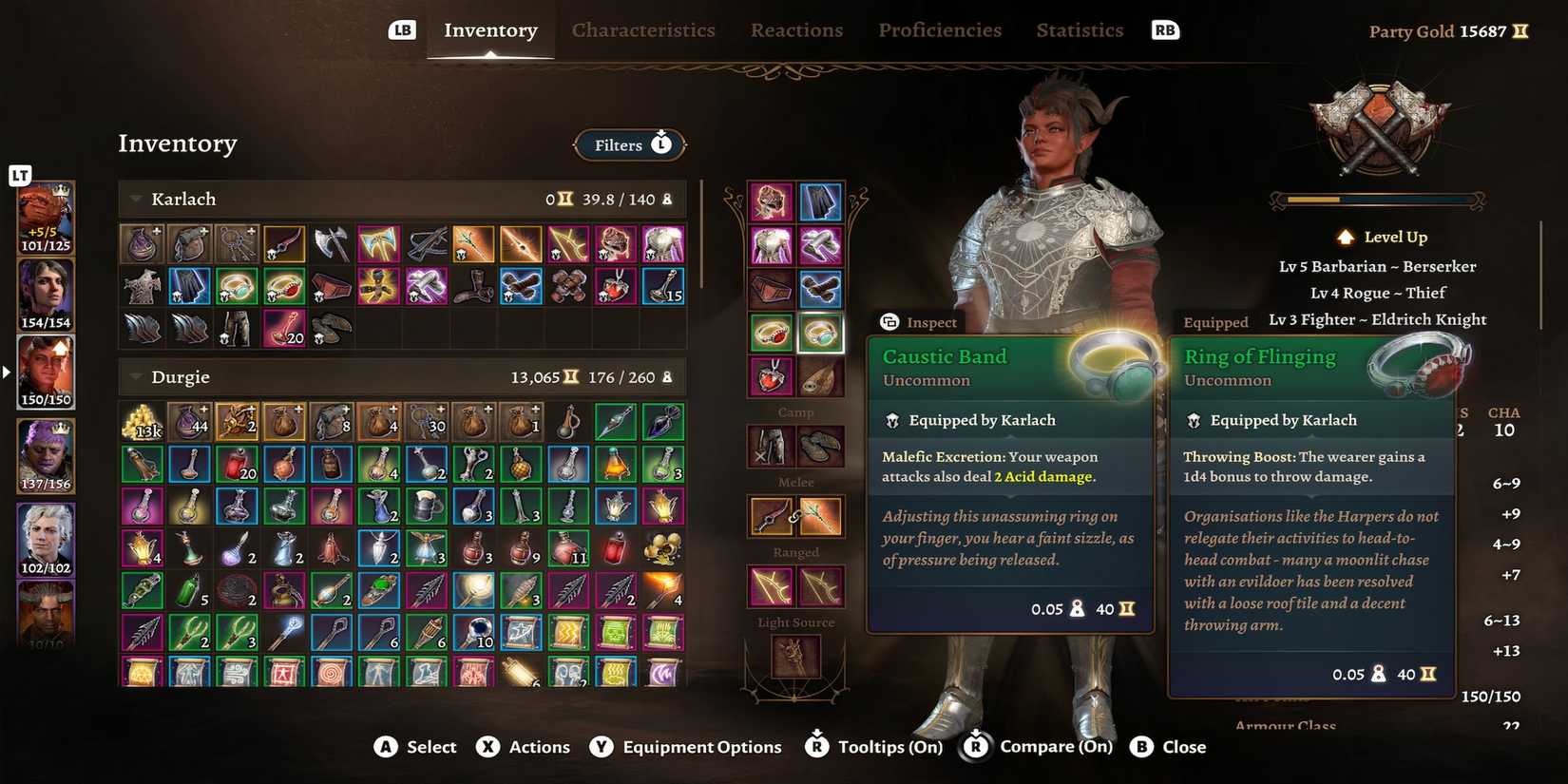Viewport: 1568px width, 784px height.
Task: Open the light source slot
Action: [x=795, y=656]
